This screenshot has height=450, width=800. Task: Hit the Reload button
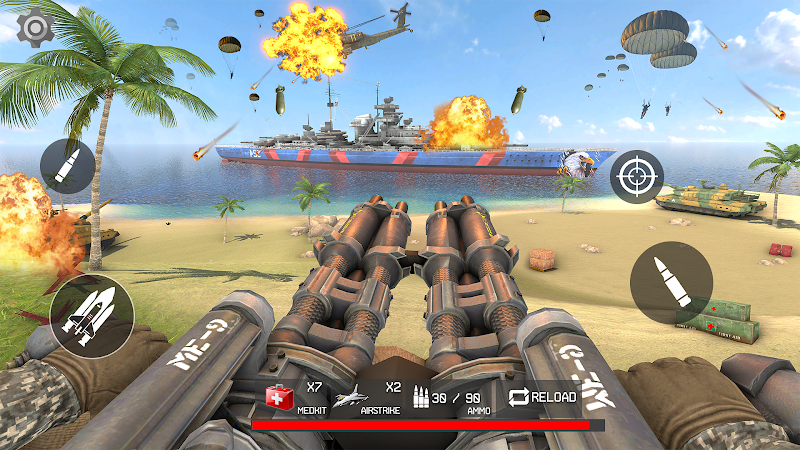pos(543,397)
